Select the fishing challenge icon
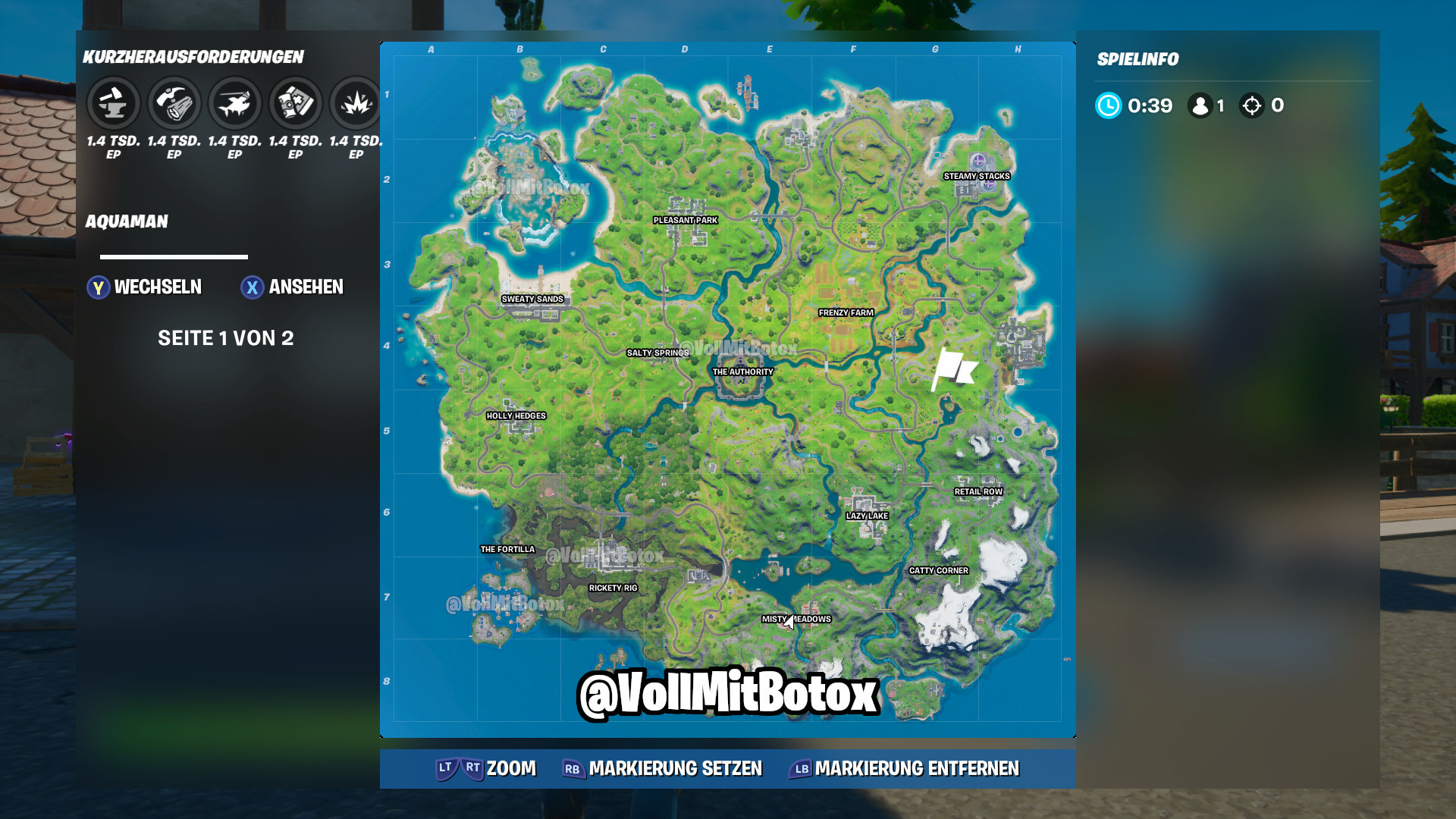1456x819 pixels. tap(234, 102)
